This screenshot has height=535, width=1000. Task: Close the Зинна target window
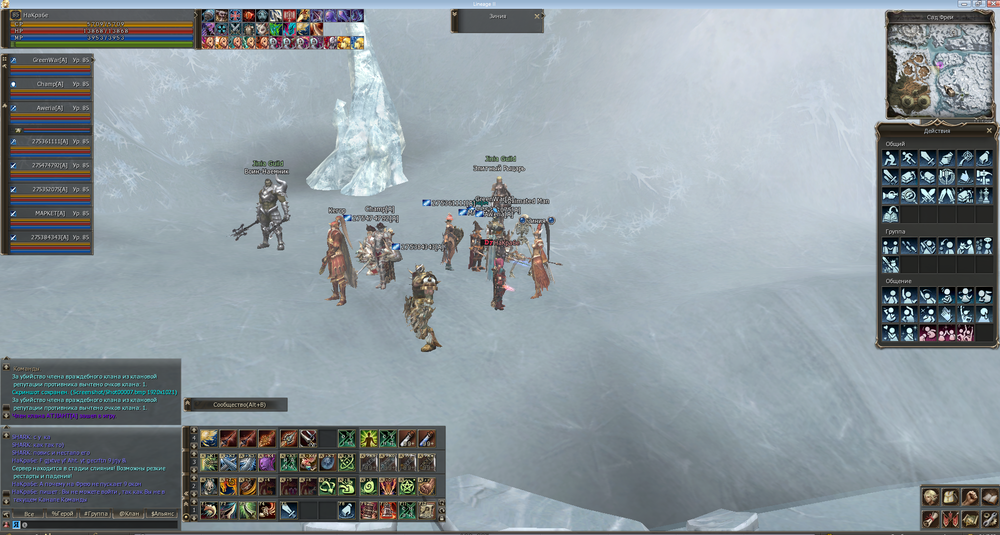coord(539,15)
